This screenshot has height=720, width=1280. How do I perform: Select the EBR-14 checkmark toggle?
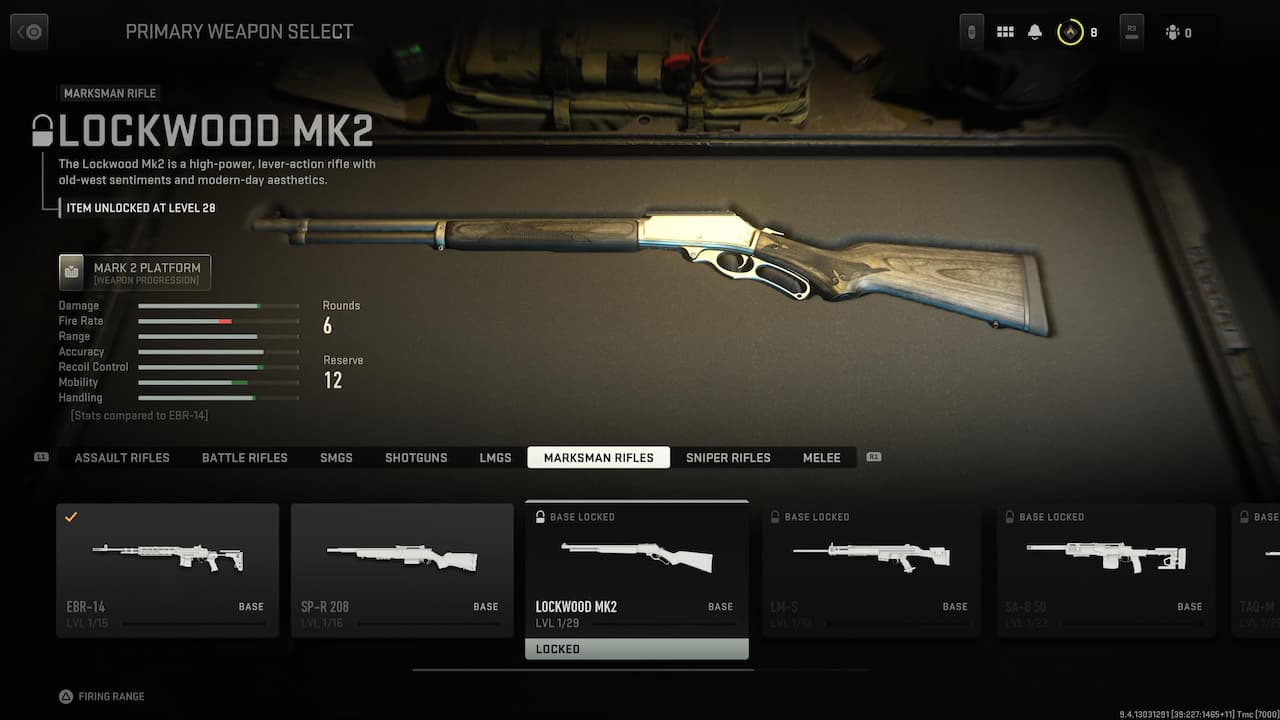(x=71, y=518)
